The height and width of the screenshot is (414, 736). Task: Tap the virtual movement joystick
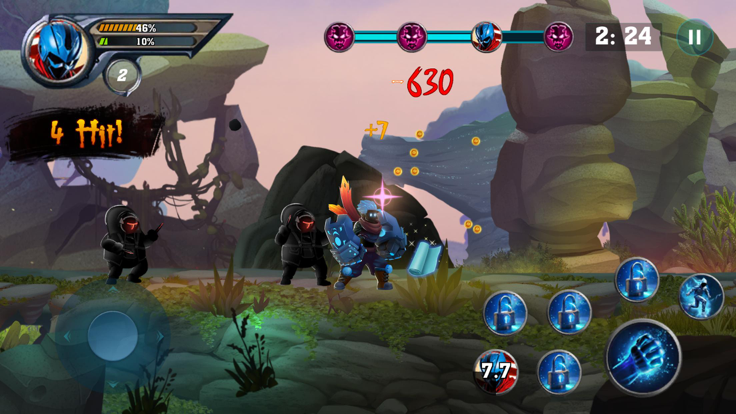click(x=112, y=336)
